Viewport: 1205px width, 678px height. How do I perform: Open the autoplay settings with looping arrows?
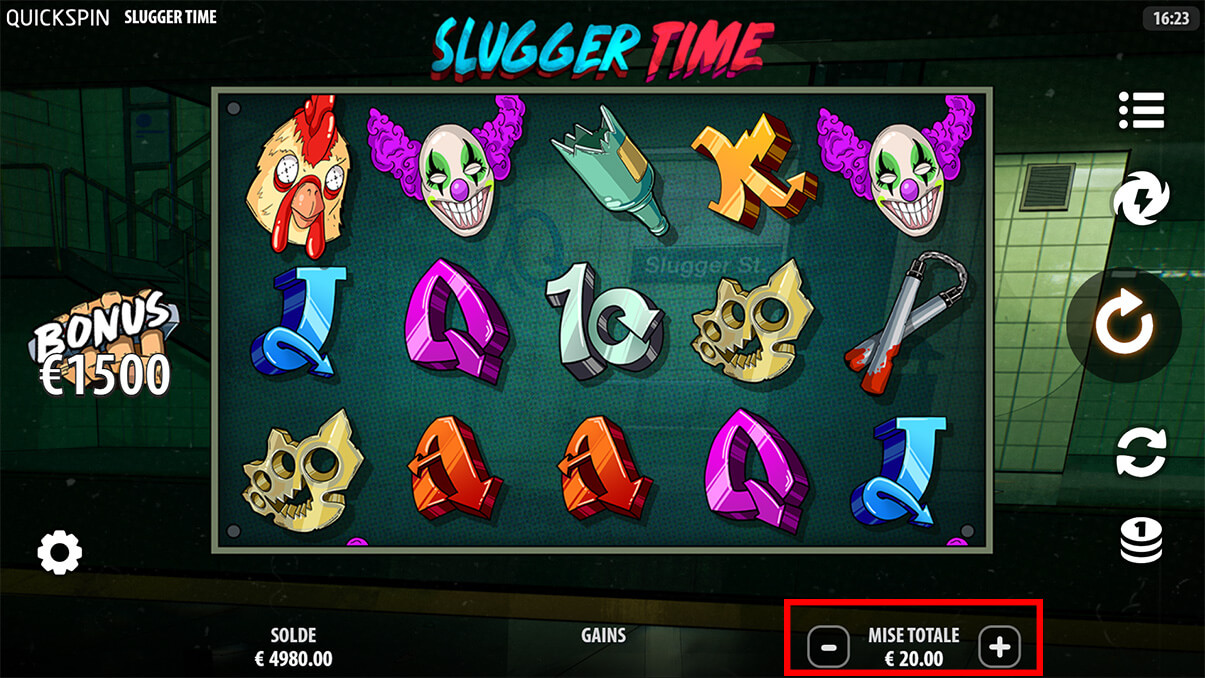click(x=1141, y=452)
